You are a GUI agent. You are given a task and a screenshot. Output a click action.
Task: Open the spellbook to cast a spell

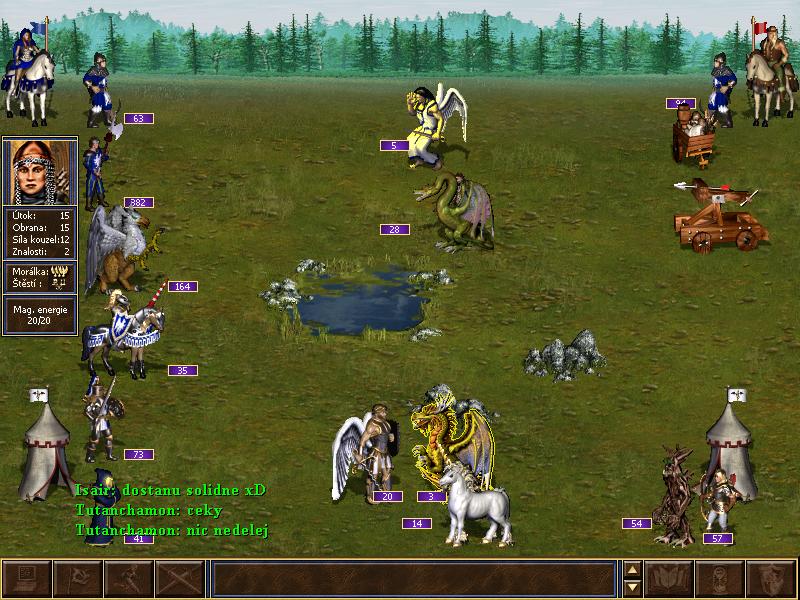670,579
